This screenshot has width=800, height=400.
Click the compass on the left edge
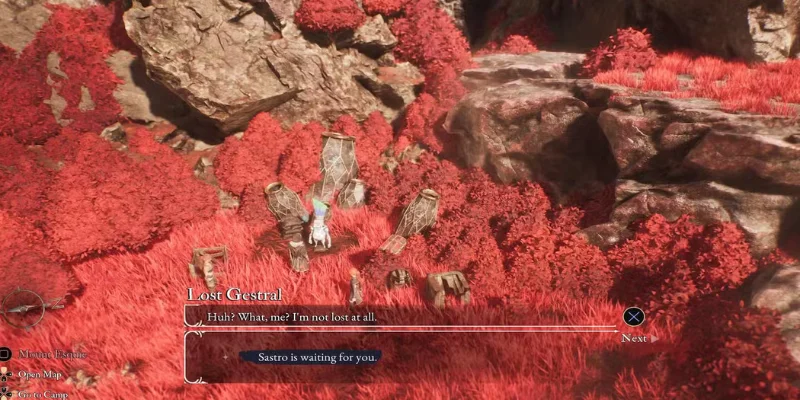(x=22, y=308)
